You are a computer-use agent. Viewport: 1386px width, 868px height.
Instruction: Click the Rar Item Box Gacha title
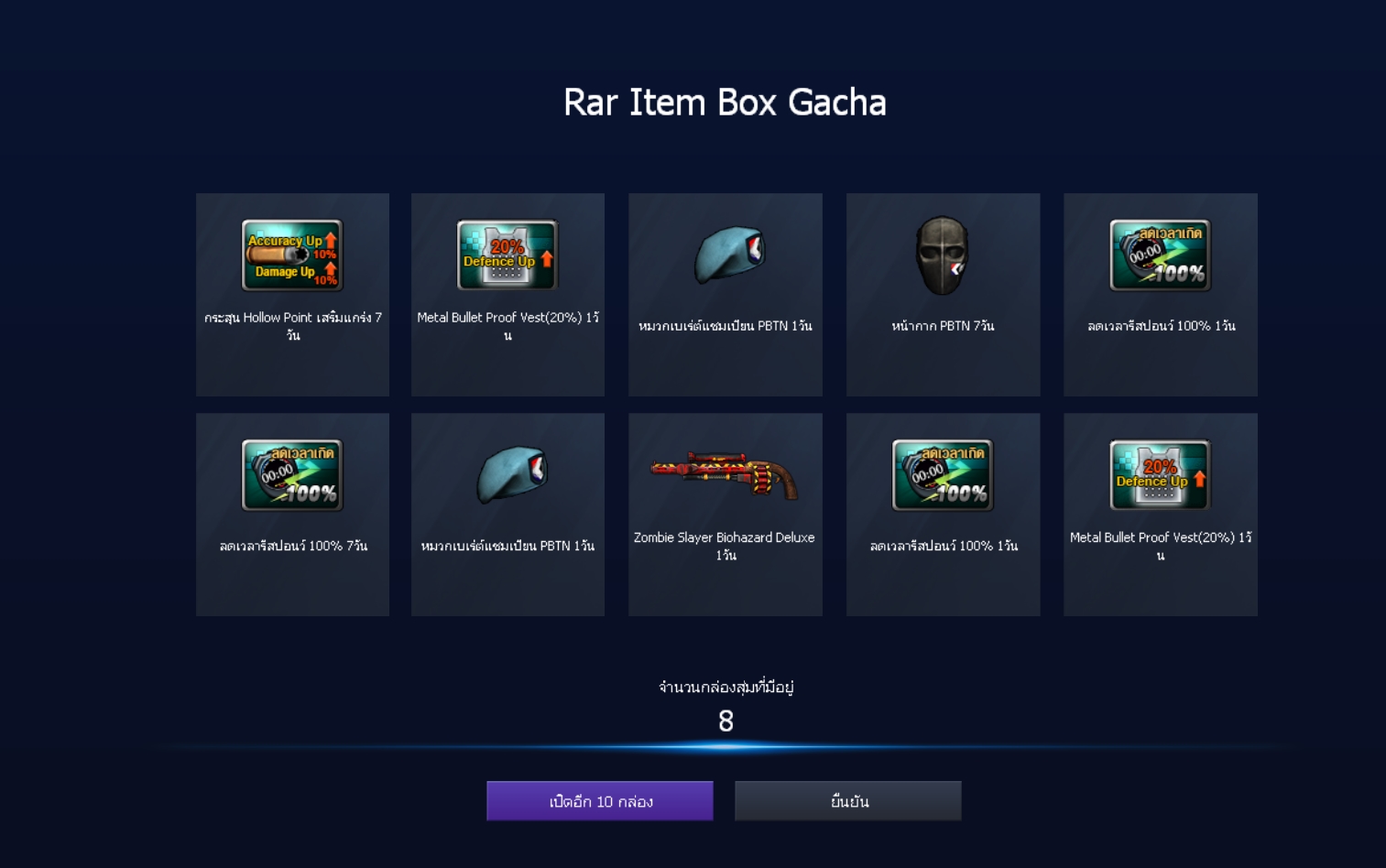725,103
